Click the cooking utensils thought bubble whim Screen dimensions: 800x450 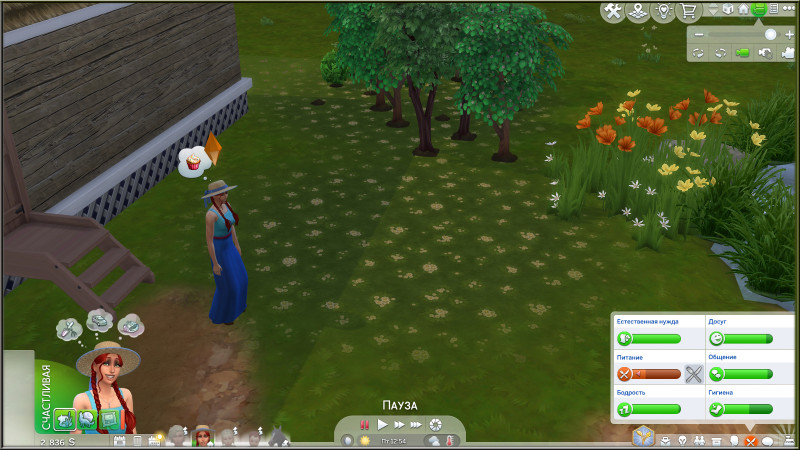(67, 325)
